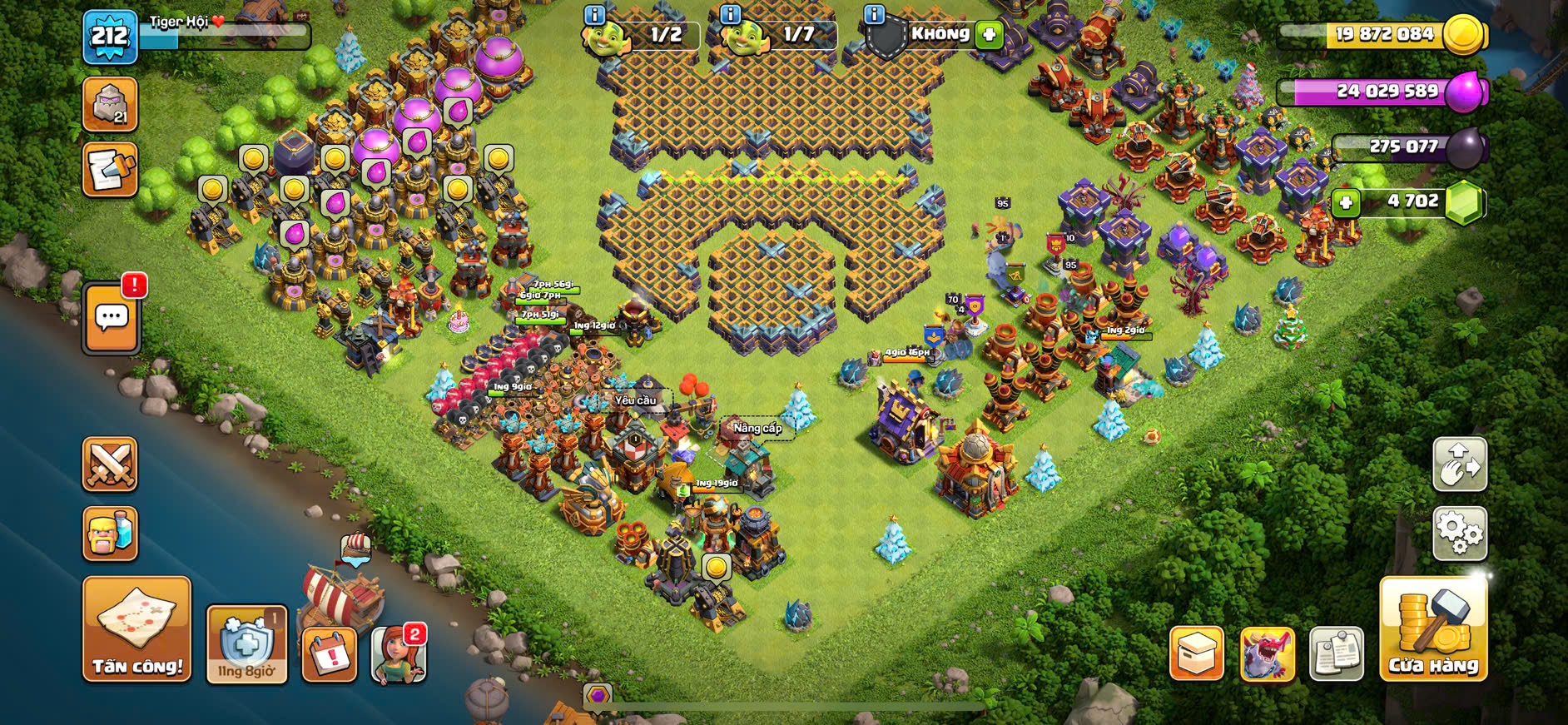Open the 21 trophy league icon
The height and width of the screenshot is (725, 1568).
[x=110, y=105]
